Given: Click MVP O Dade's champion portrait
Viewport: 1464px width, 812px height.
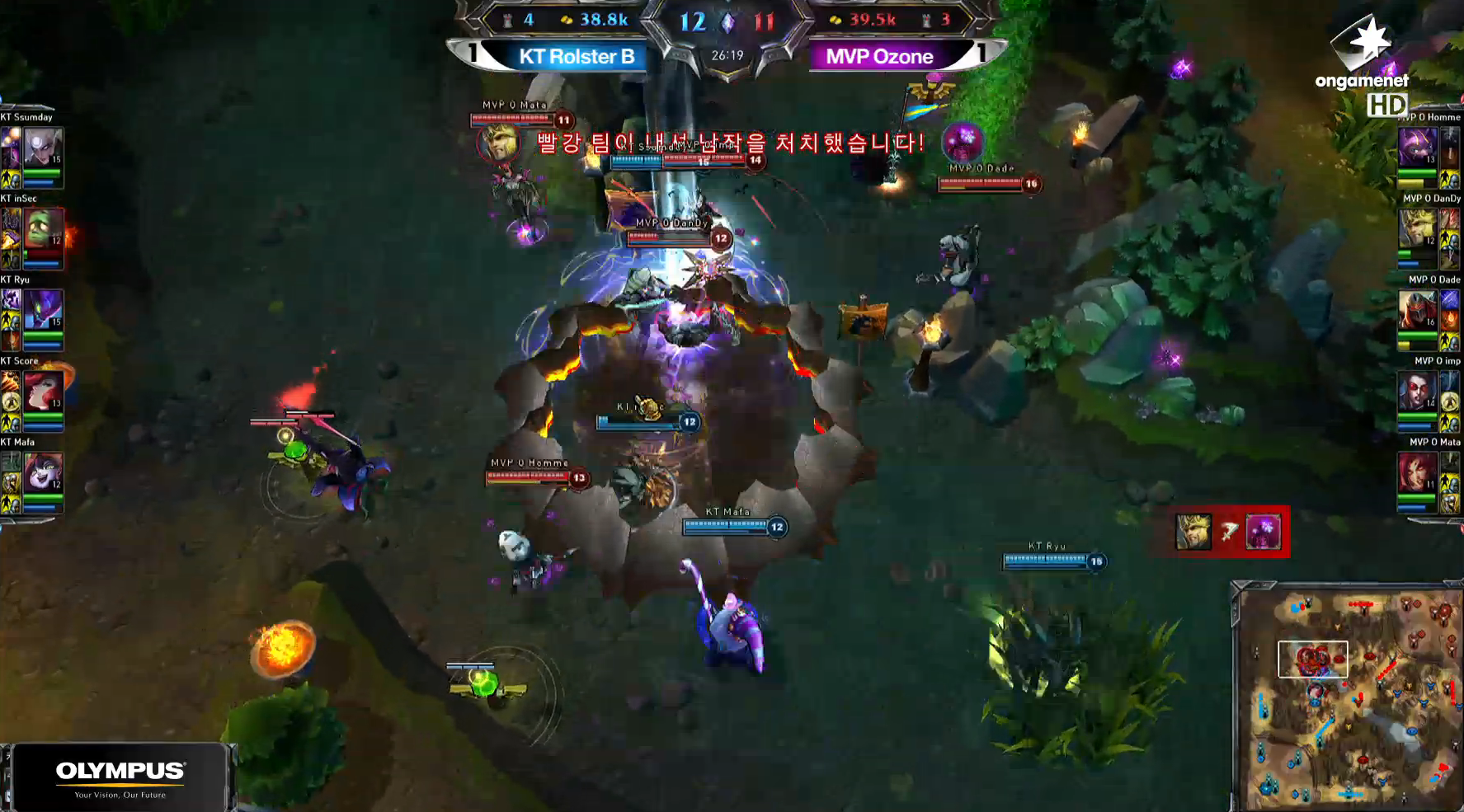Looking at the screenshot, I should point(1417,310).
